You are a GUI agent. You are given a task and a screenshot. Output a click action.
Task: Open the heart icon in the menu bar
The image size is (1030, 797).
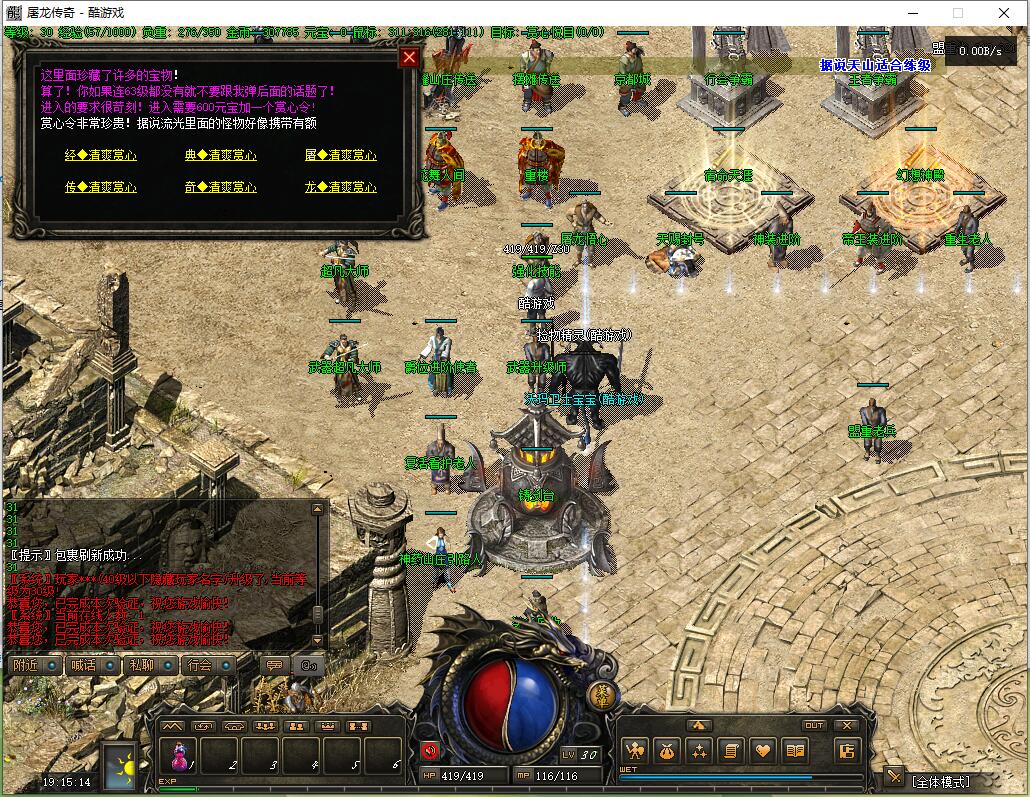click(763, 750)
